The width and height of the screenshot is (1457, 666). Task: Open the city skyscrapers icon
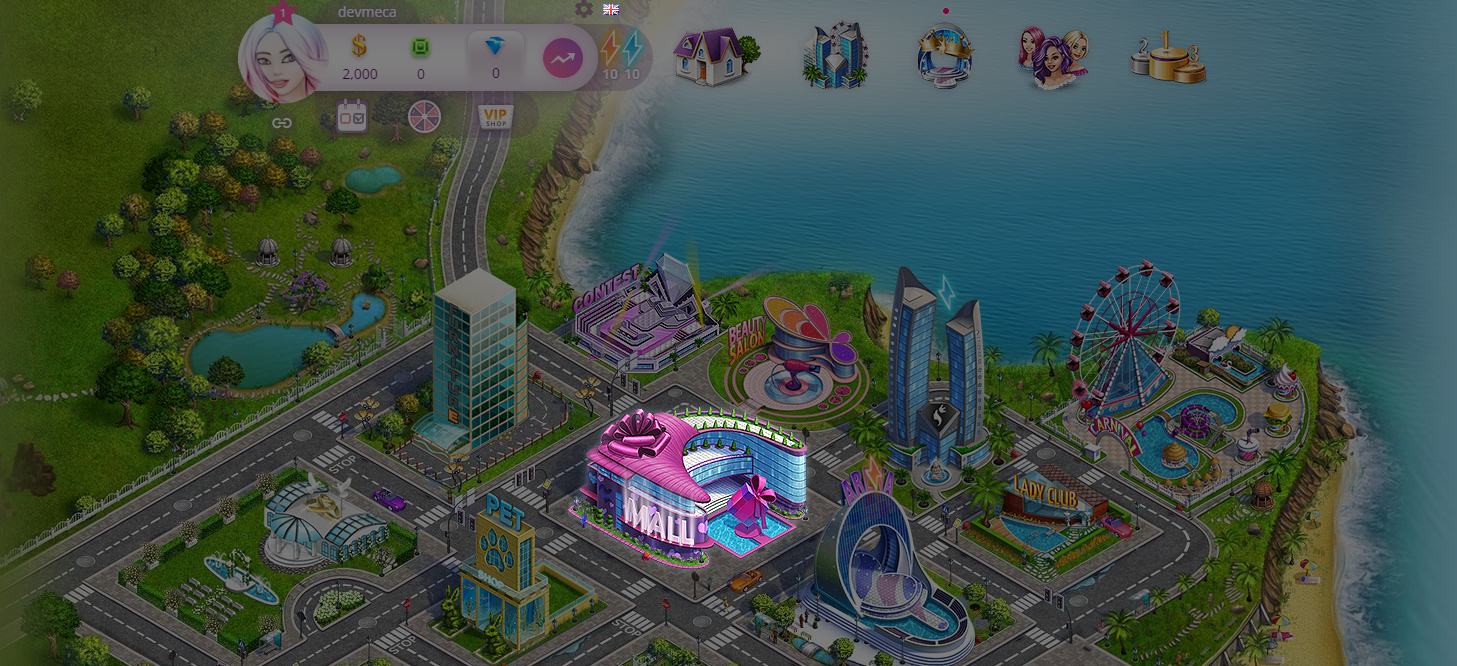pos(835,56)
